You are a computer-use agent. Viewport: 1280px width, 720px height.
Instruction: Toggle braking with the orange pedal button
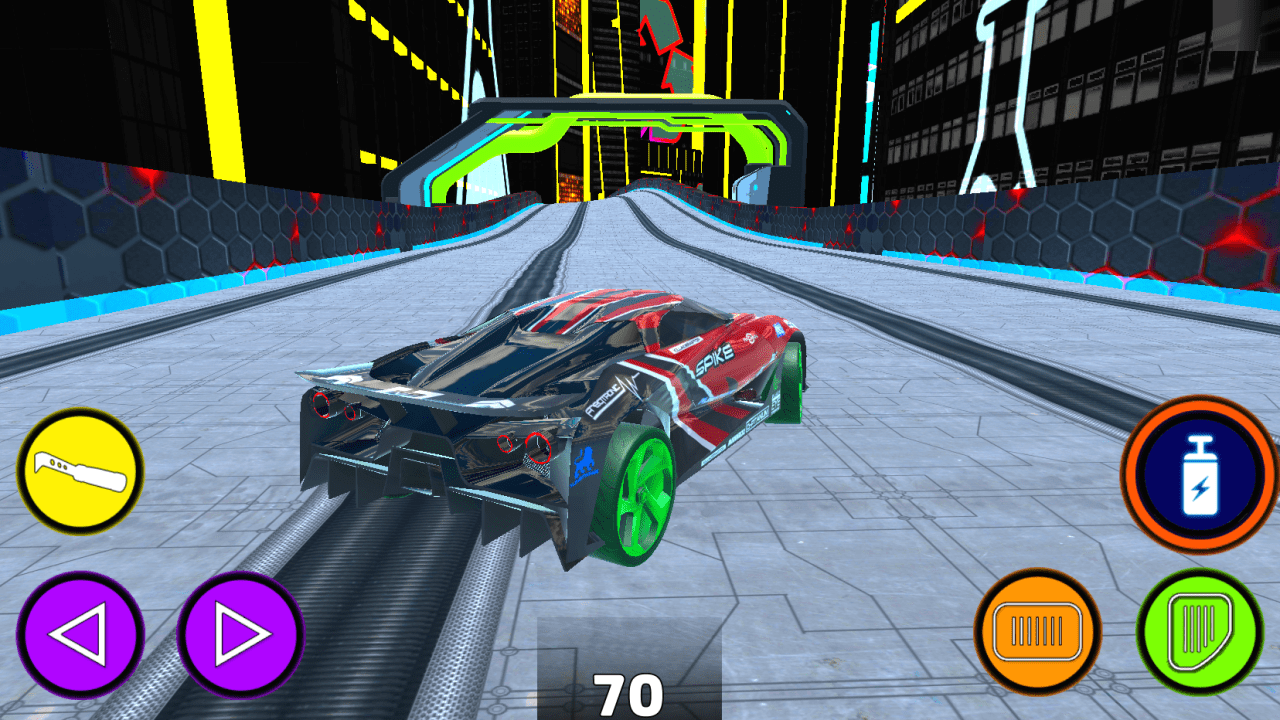(x=1037, y=630)
